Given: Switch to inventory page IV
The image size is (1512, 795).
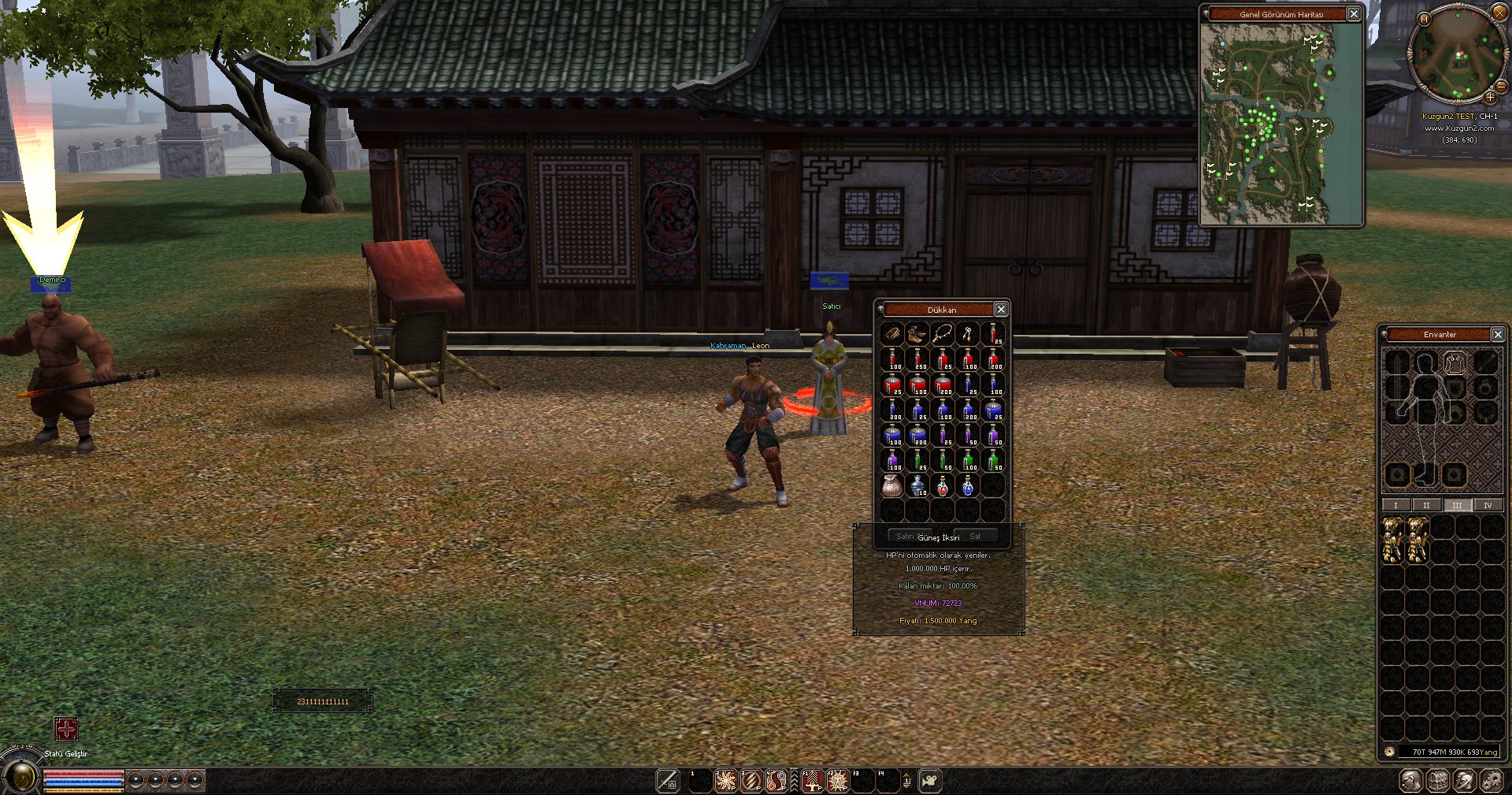Looking at the screenshot, I should point(1488,505).
